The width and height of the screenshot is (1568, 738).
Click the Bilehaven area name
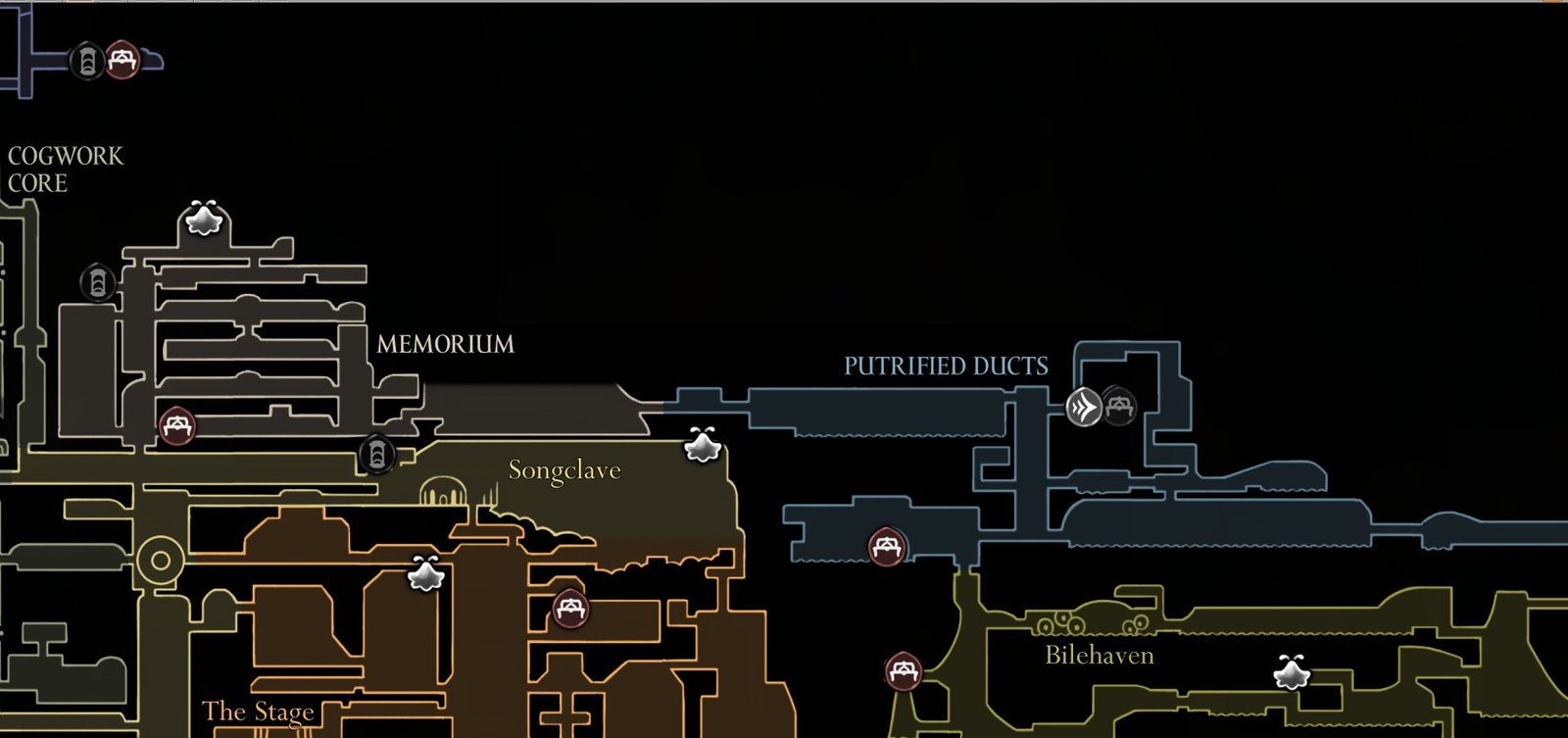click(x=1098, y=655)
